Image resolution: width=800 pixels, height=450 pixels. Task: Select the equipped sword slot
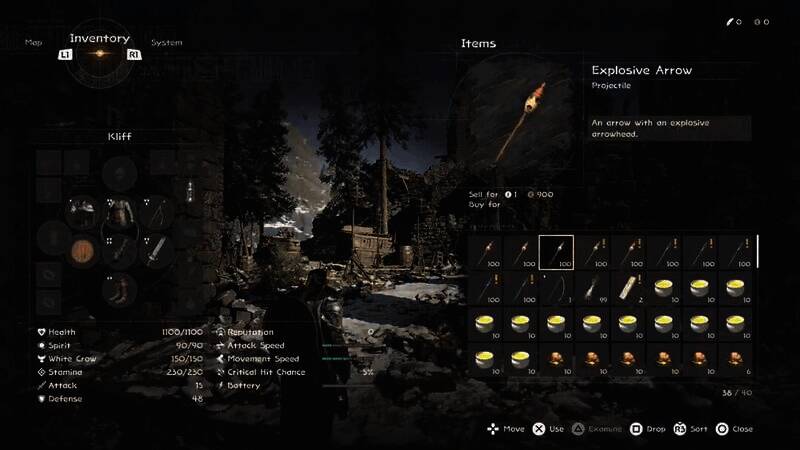pyautogui.click(x=154, y=250)
